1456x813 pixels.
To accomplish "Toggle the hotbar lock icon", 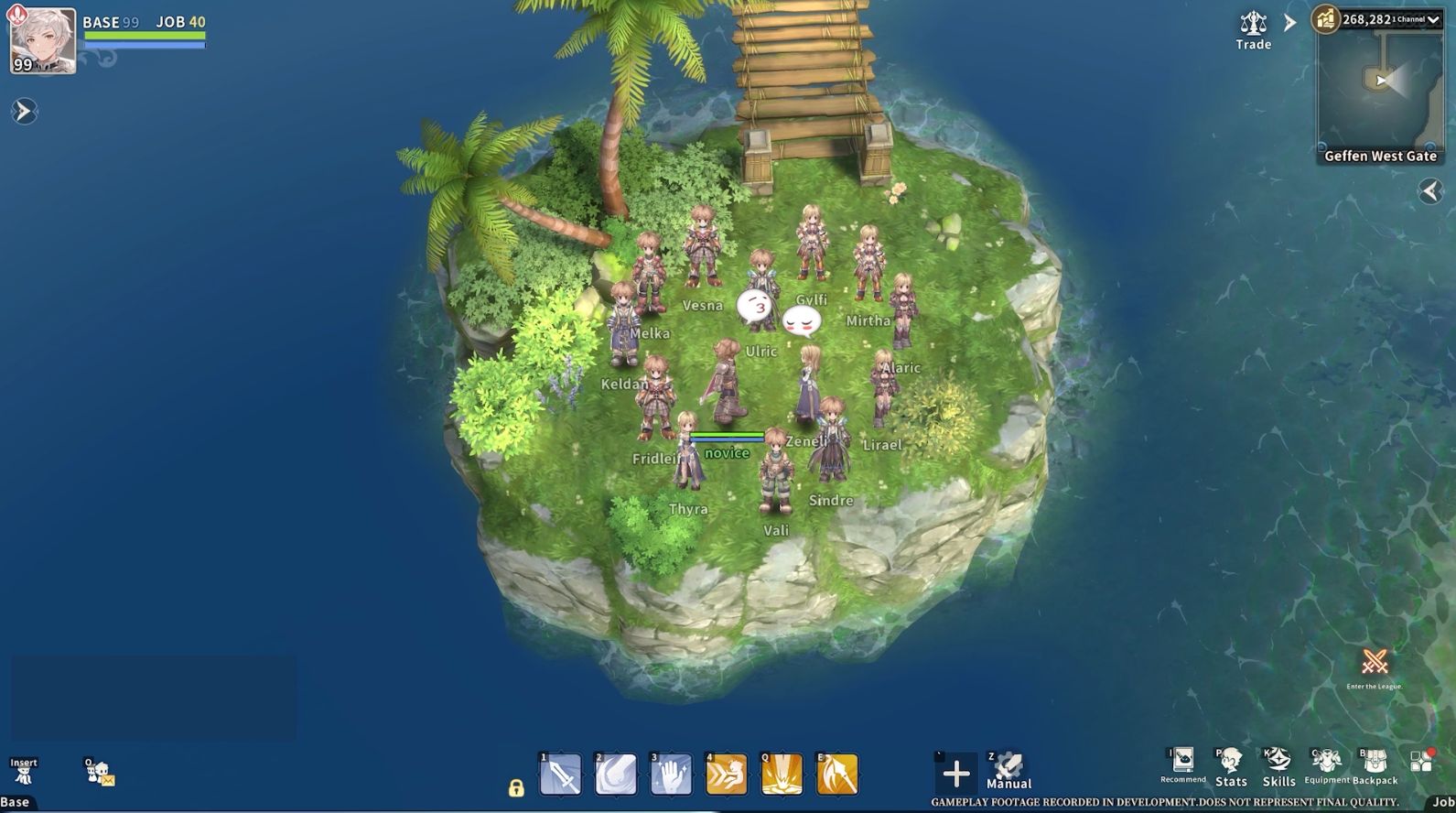I will [516, 787].
